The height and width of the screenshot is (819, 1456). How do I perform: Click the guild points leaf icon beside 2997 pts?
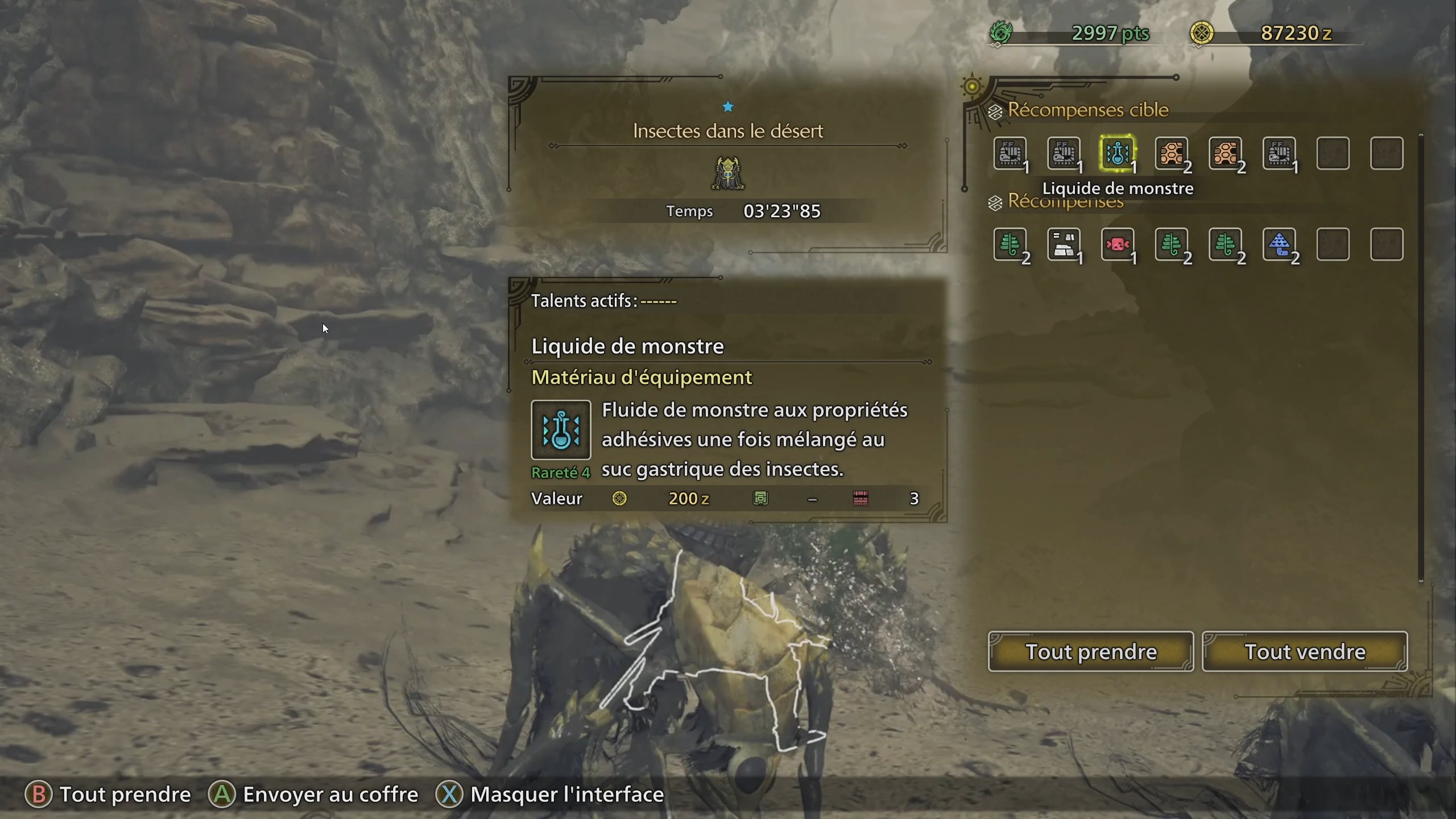pos(1002,33)
